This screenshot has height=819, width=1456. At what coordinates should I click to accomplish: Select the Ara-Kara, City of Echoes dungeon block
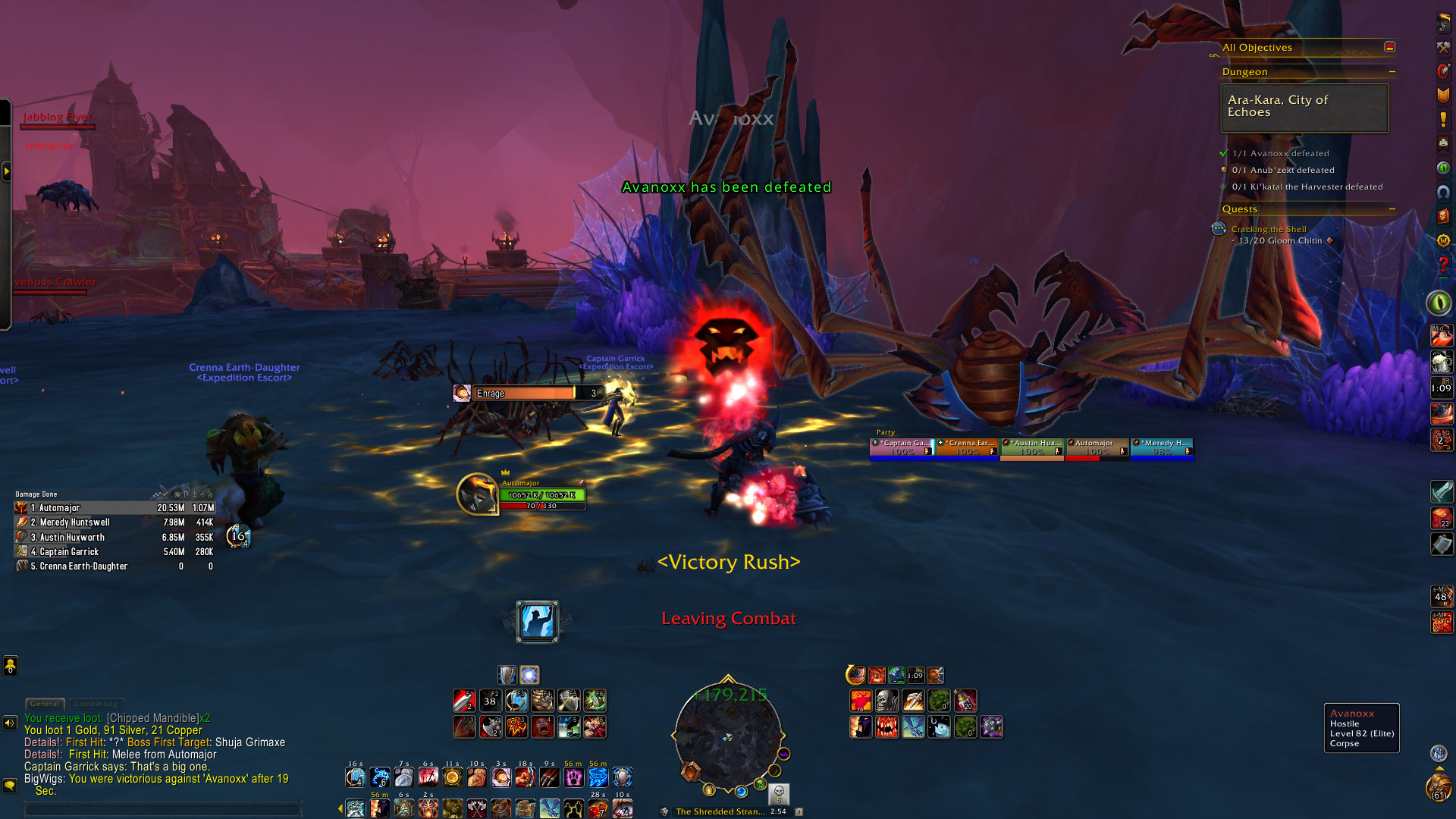pyautogui.click(x=1304, y=108)
